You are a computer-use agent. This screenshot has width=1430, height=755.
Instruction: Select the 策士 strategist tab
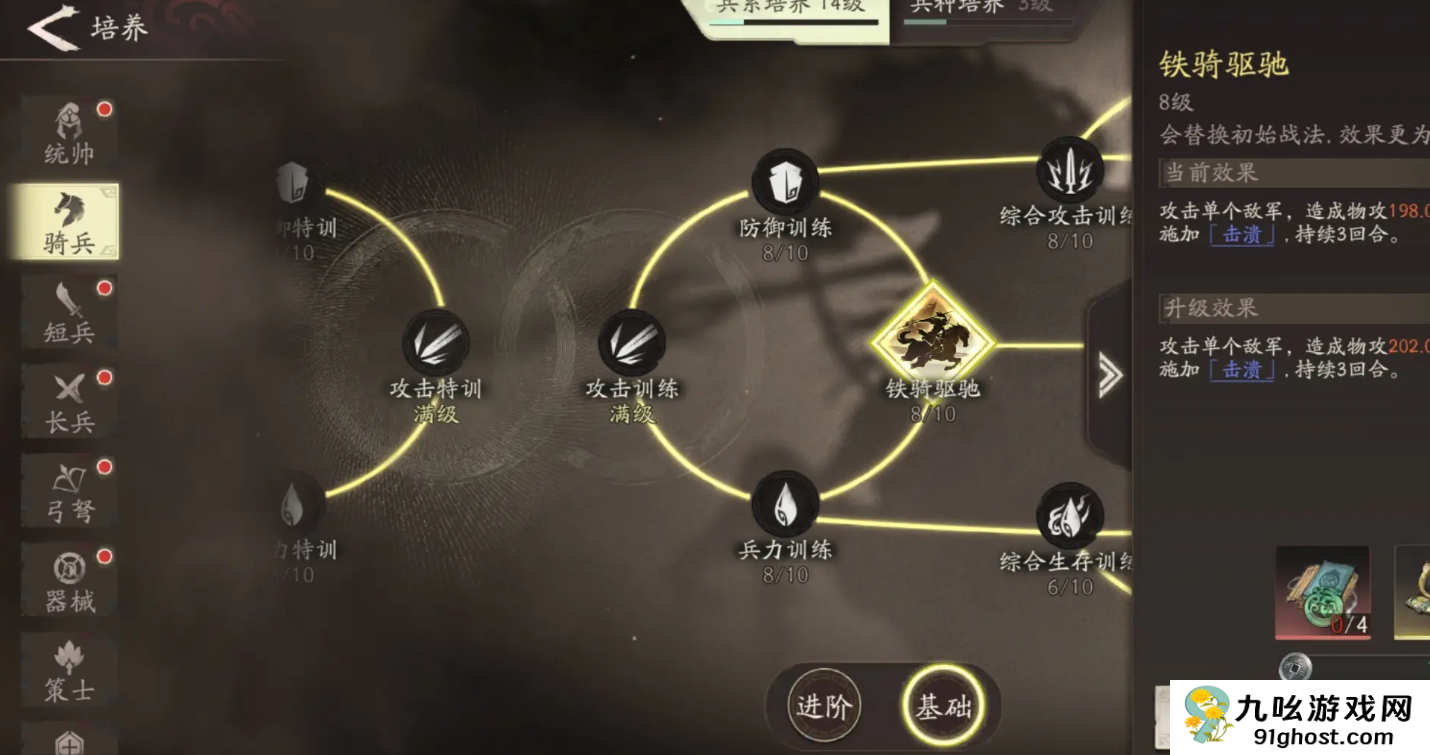click(x=69, y=668)
